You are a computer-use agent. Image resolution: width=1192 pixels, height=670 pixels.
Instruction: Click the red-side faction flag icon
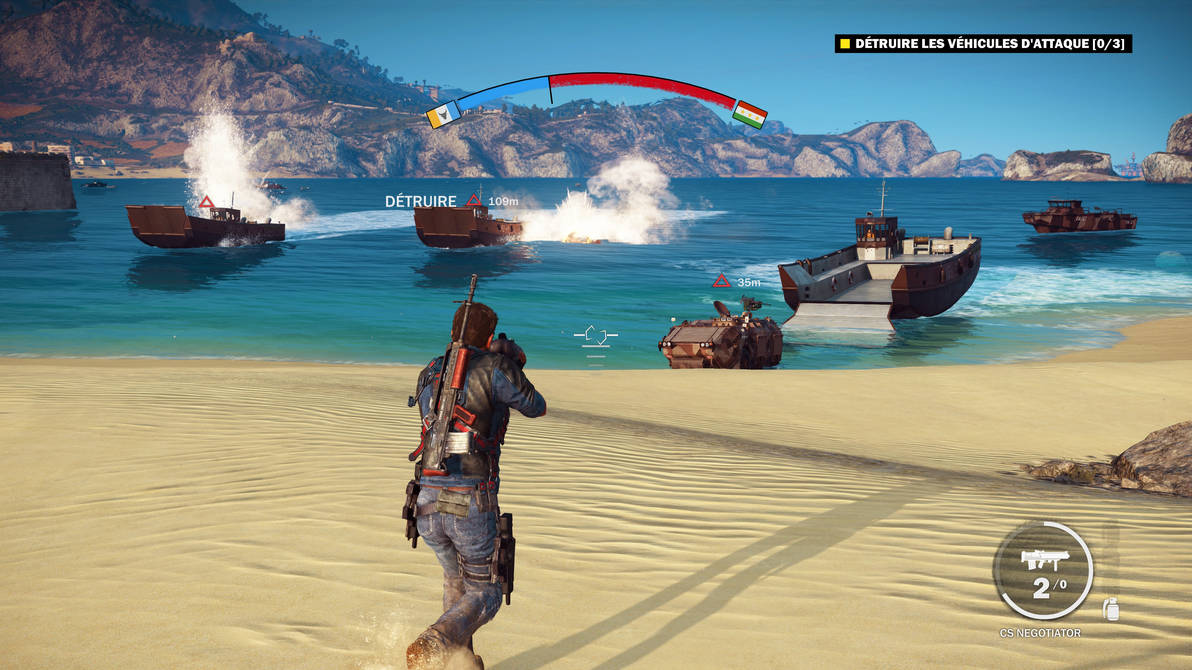(749, 114)
